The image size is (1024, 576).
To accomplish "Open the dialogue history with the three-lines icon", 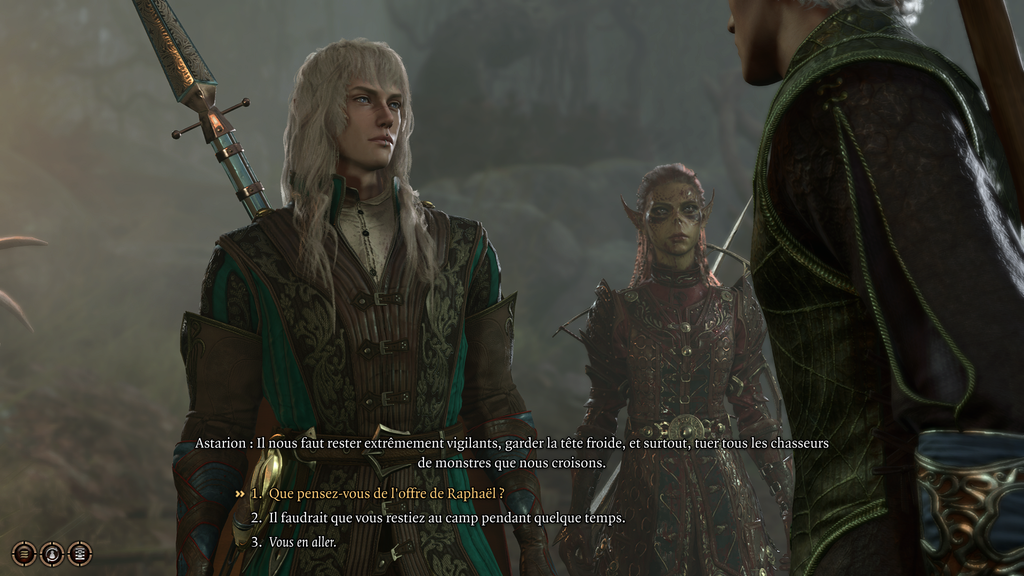I will point(23,553).
